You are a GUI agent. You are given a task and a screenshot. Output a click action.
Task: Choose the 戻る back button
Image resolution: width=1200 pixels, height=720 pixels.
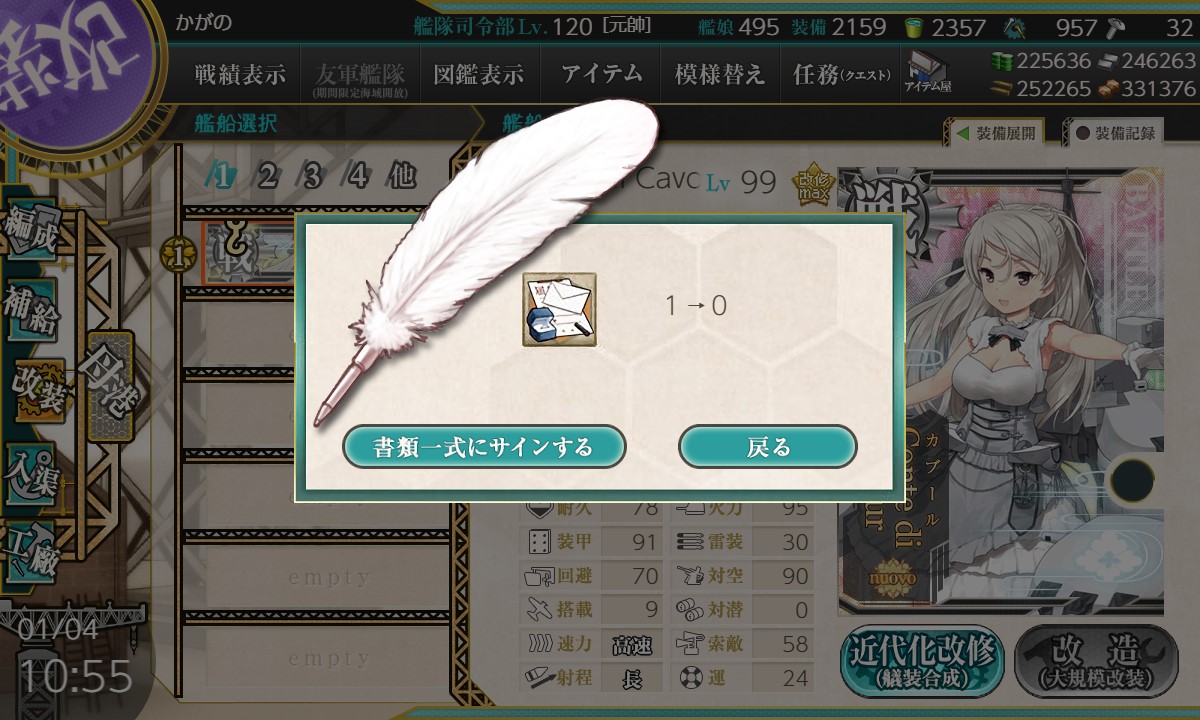[768, 447]
